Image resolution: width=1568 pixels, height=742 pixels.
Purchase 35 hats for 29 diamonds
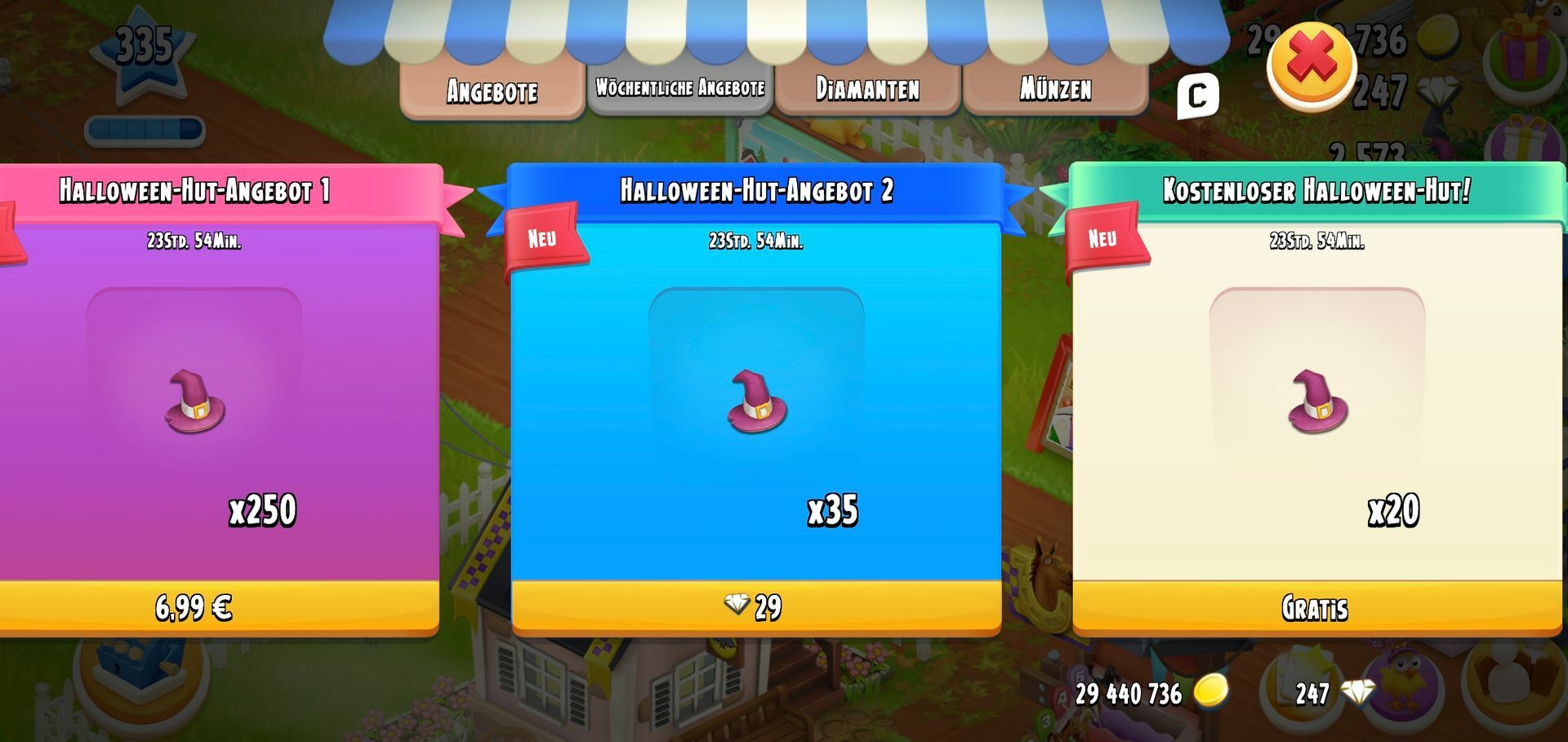click(755, 608)
